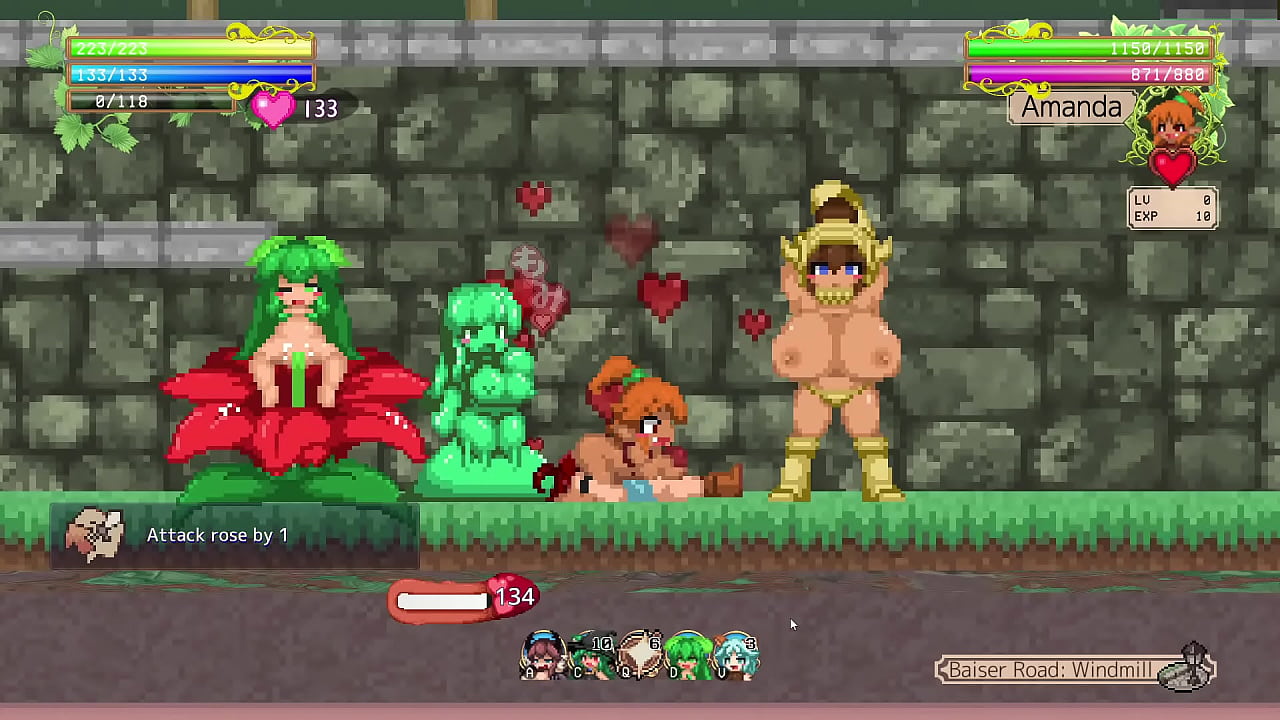The image size is (1280, 720).
Task: Activate the light-blue-haired companion portrait
Action: coord(736,655)
